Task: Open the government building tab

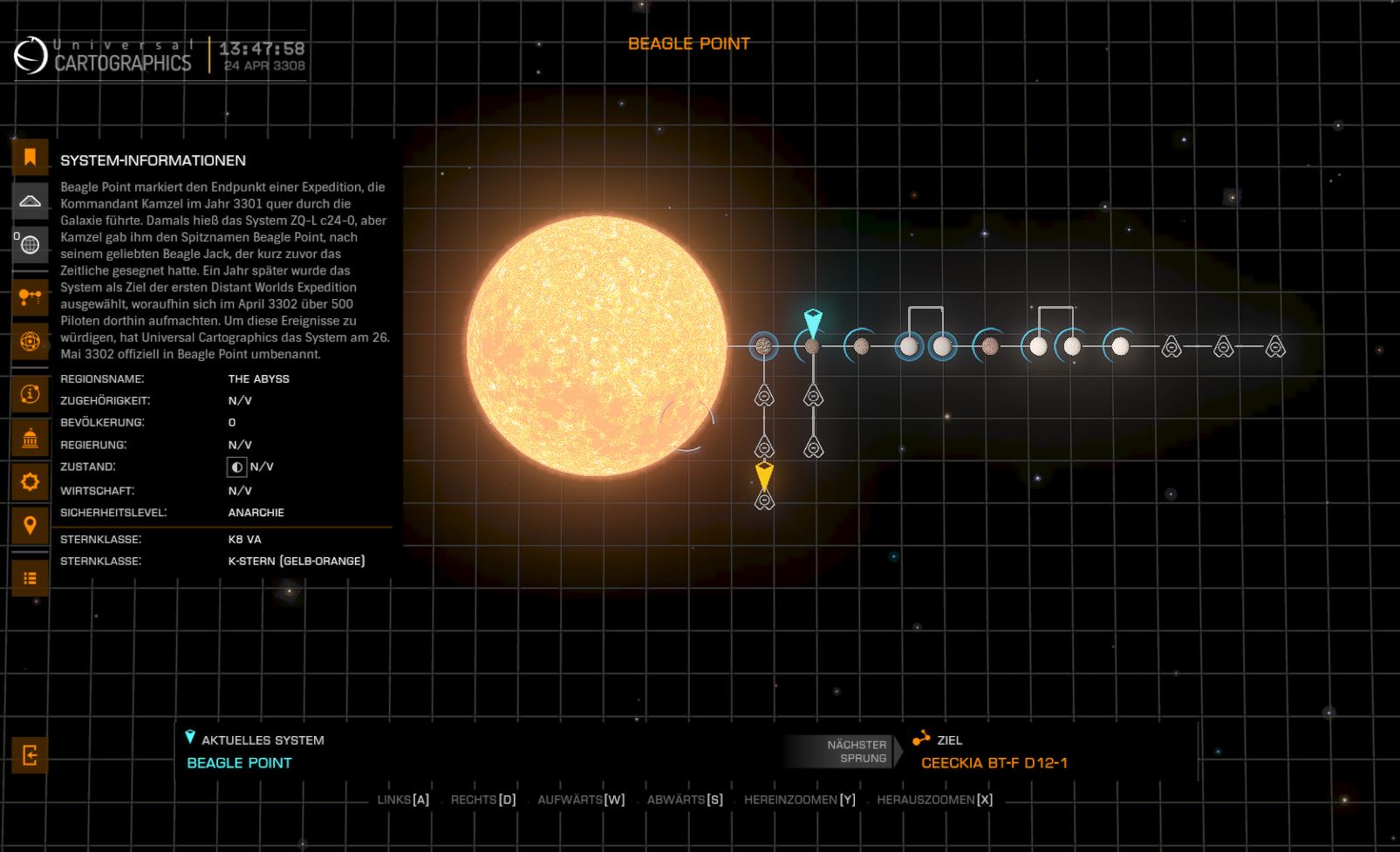Action: click(x=30, y=438)
